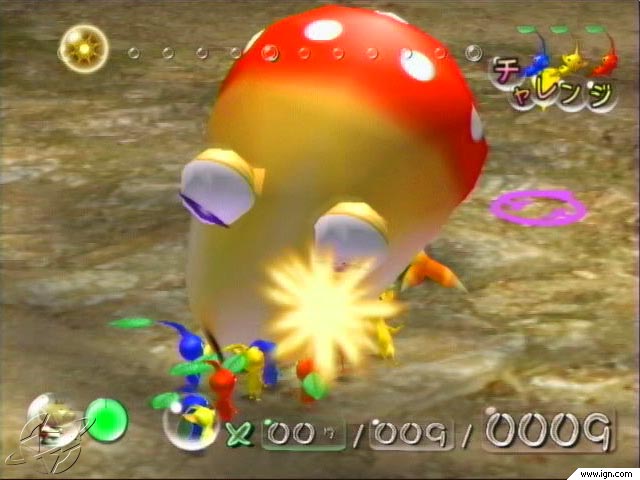The height and width of the screenshot is (480, 640).
Task: Click the Olimar portrait bubble
Action: [53, 420]
